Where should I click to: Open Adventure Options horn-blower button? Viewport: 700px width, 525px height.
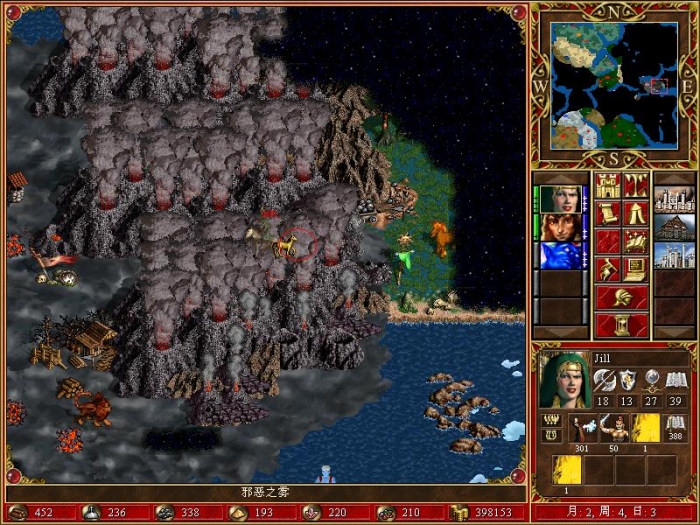point(608,269)
